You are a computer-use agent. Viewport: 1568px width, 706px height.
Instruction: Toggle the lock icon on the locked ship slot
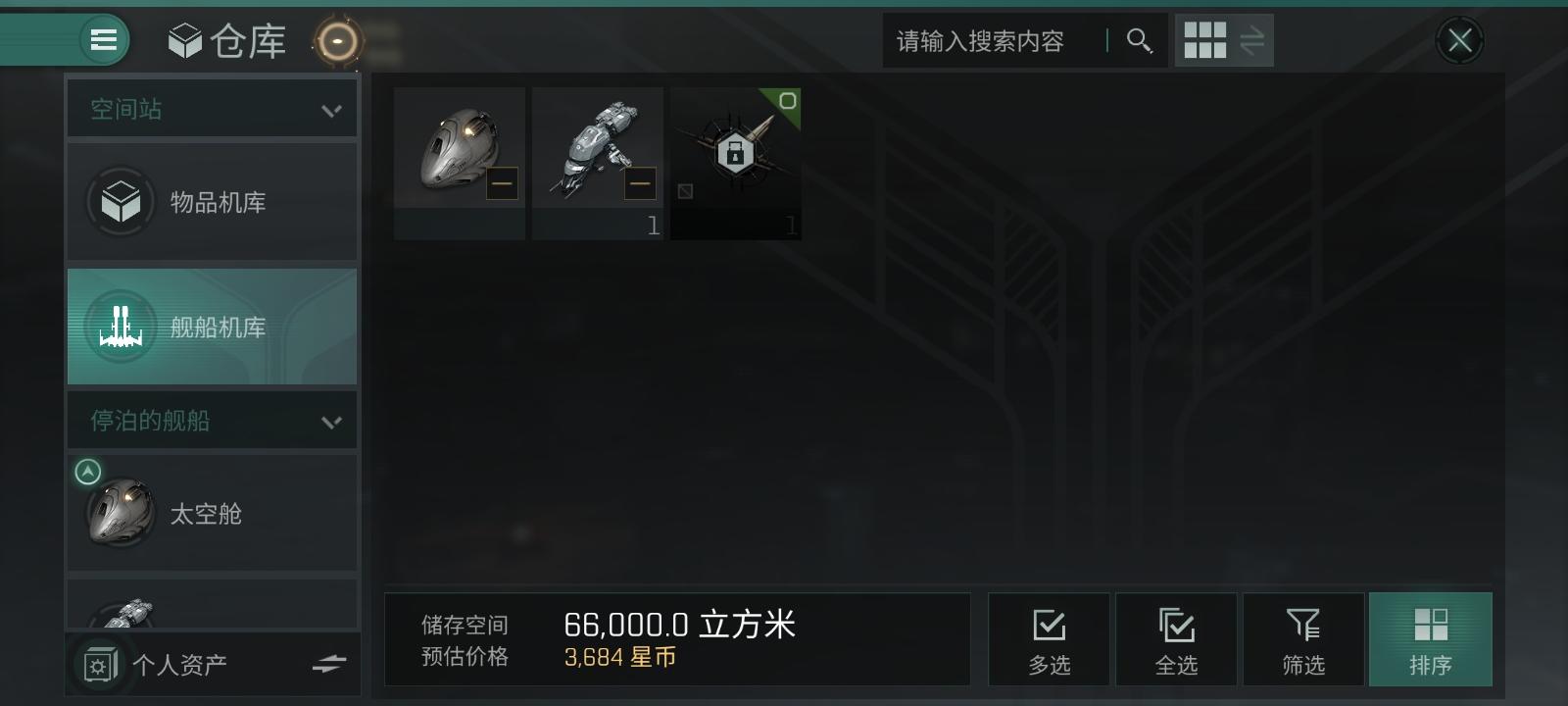(736, 149)
